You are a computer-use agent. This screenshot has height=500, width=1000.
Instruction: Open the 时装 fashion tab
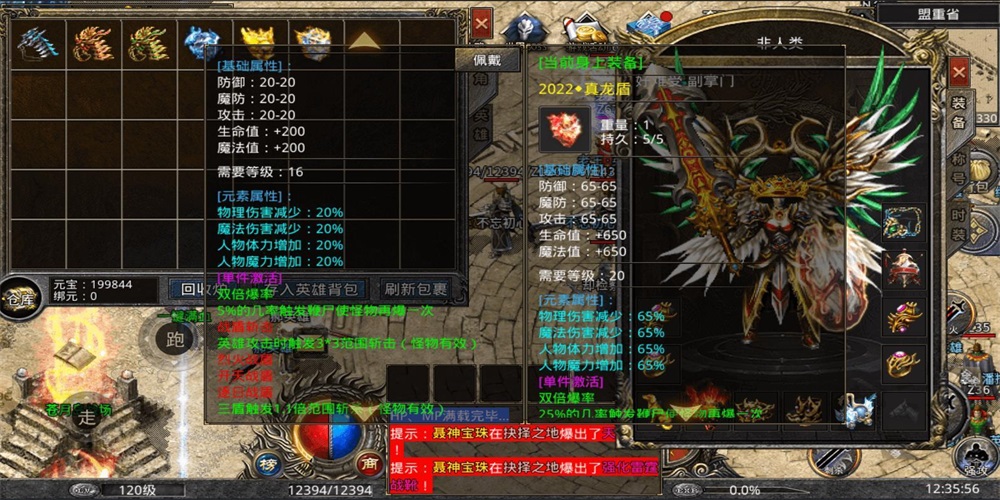pyautogui.click(x=958, y=220)
